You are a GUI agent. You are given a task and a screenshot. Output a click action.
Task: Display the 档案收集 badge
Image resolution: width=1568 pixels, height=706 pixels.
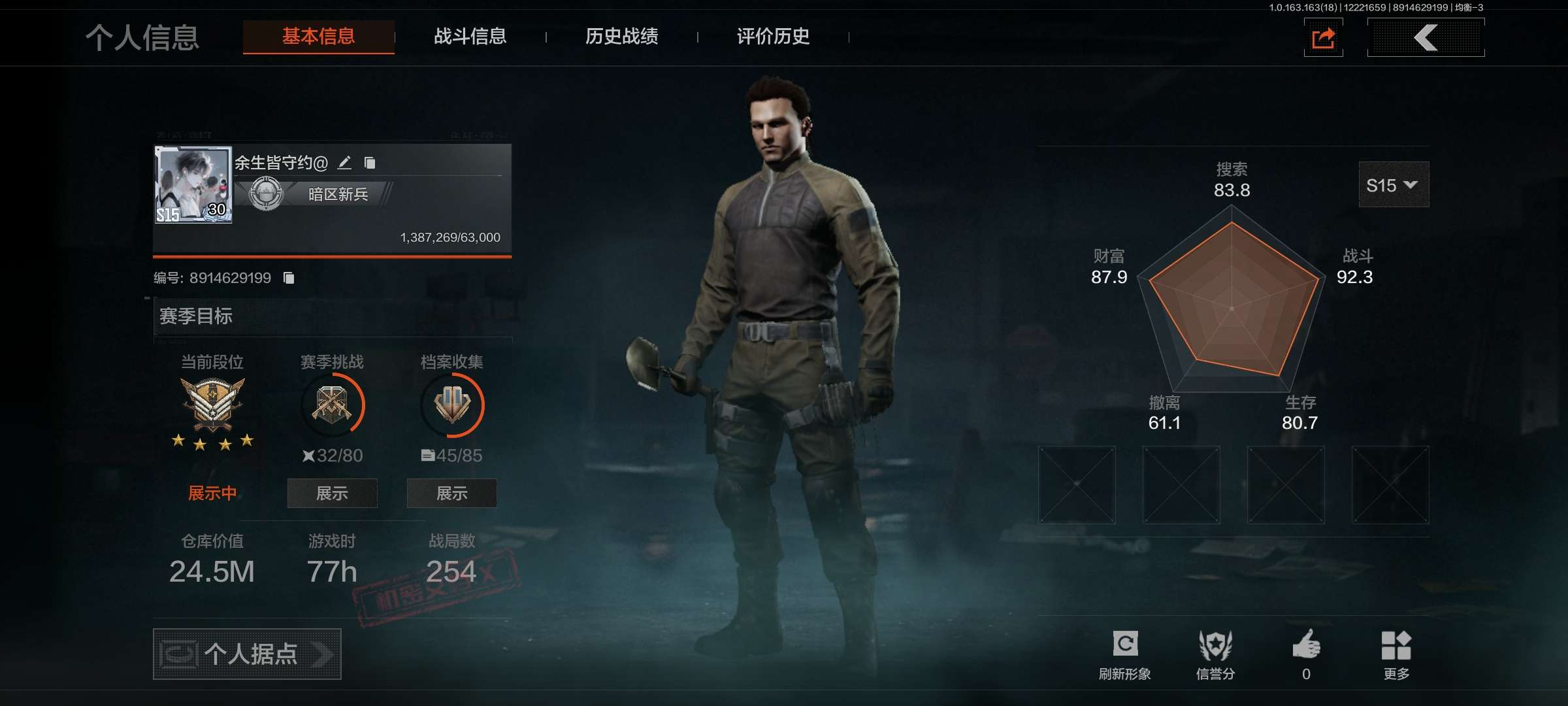pyautogui.click(x=451, y=493)
